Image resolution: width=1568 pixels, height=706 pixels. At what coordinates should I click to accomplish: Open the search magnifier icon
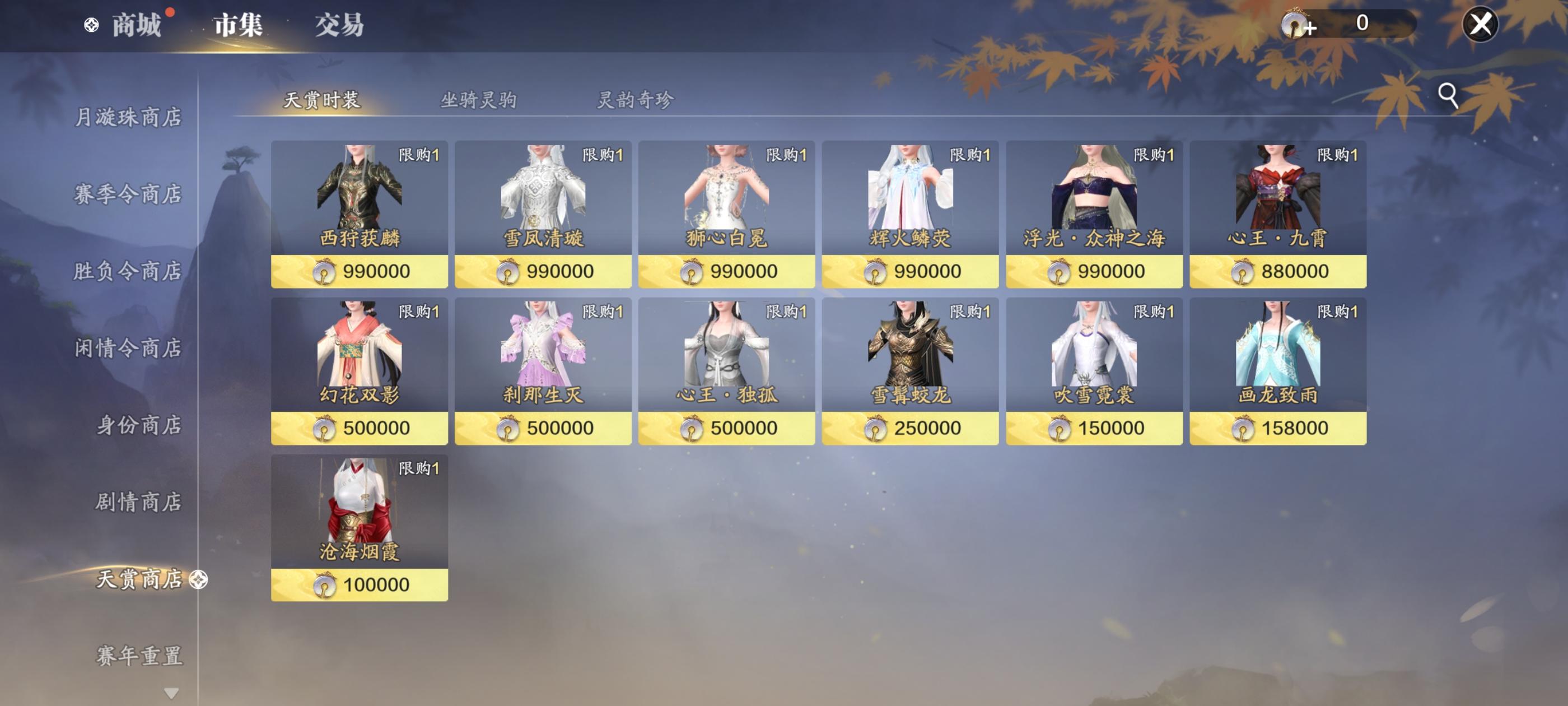coord(1447,95)
